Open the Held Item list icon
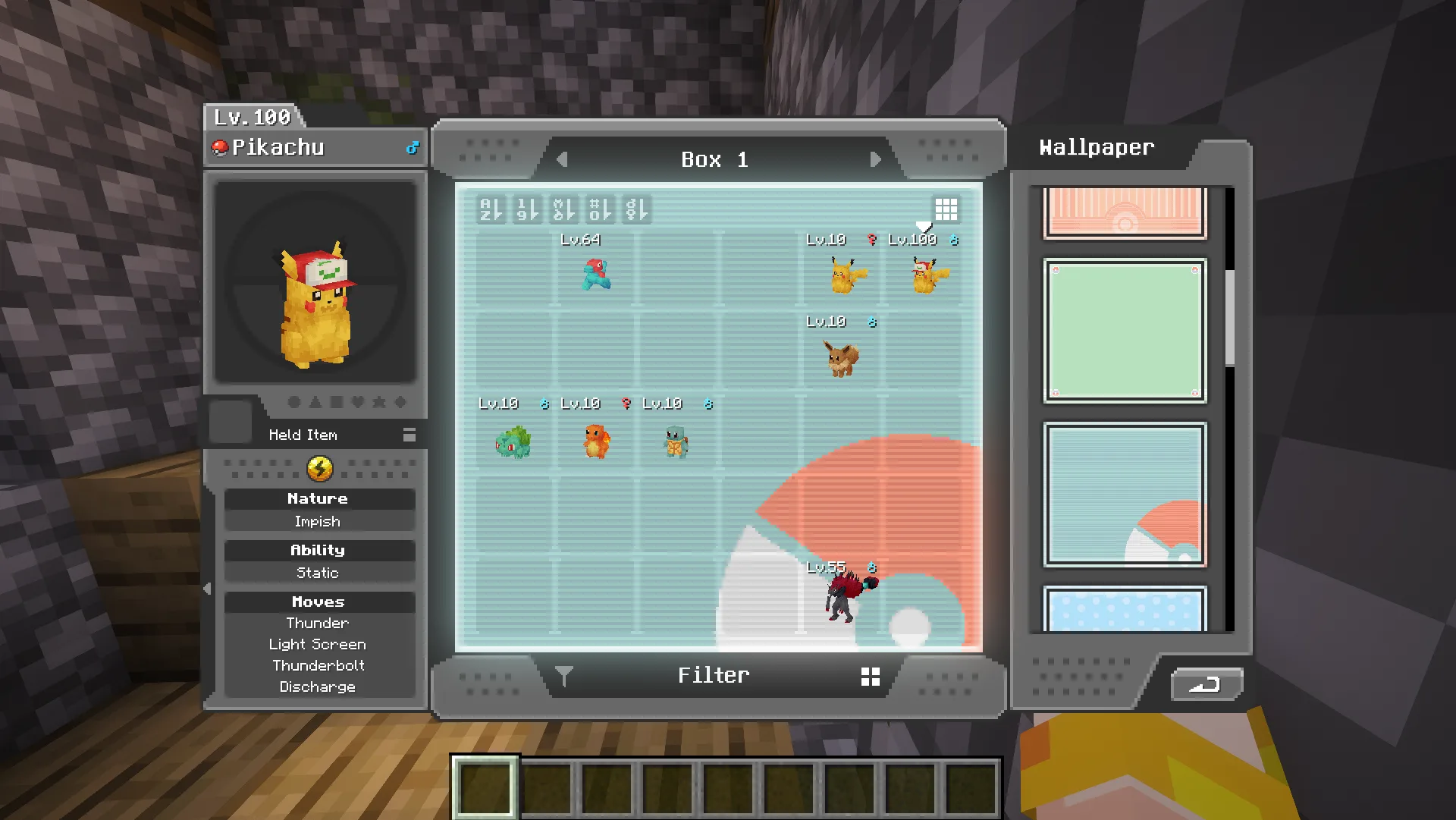The image size is (1456, 820). [x=409, y=435]
